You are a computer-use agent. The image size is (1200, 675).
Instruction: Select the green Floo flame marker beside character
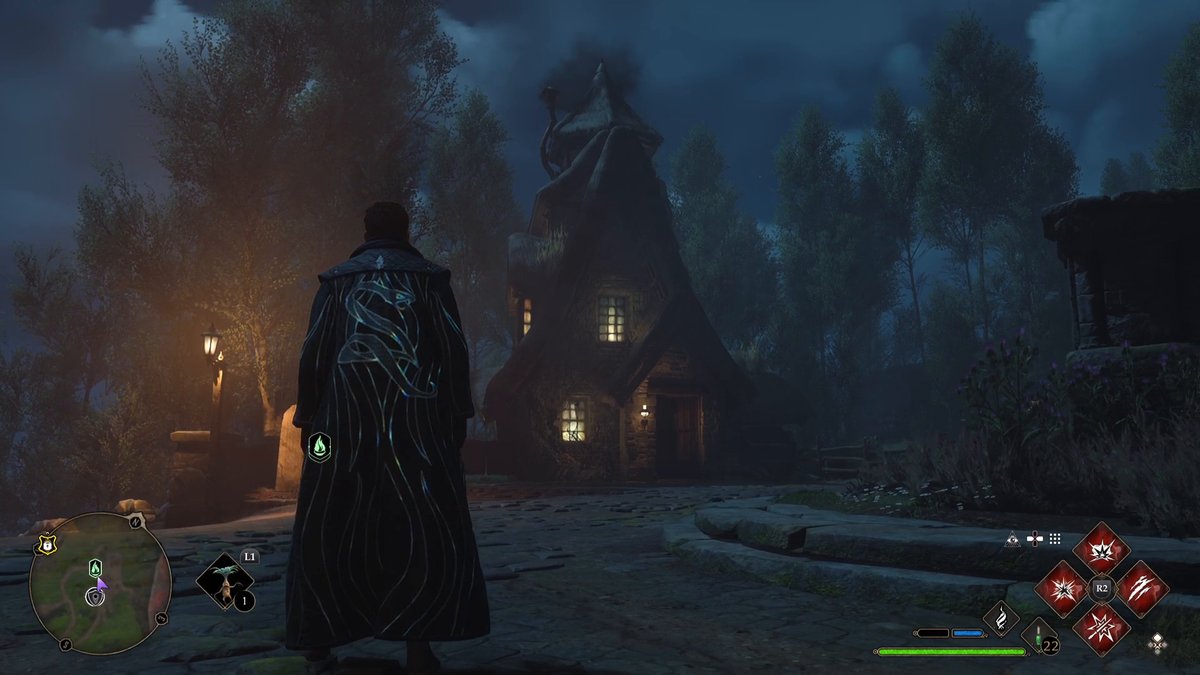point(319,446)
